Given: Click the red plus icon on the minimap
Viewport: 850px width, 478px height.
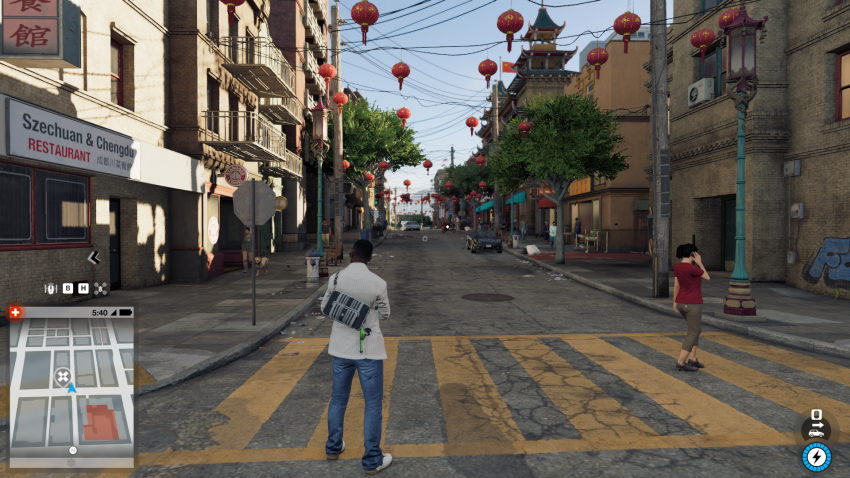Looking at the screenshot, I should [x=14, y=312].
